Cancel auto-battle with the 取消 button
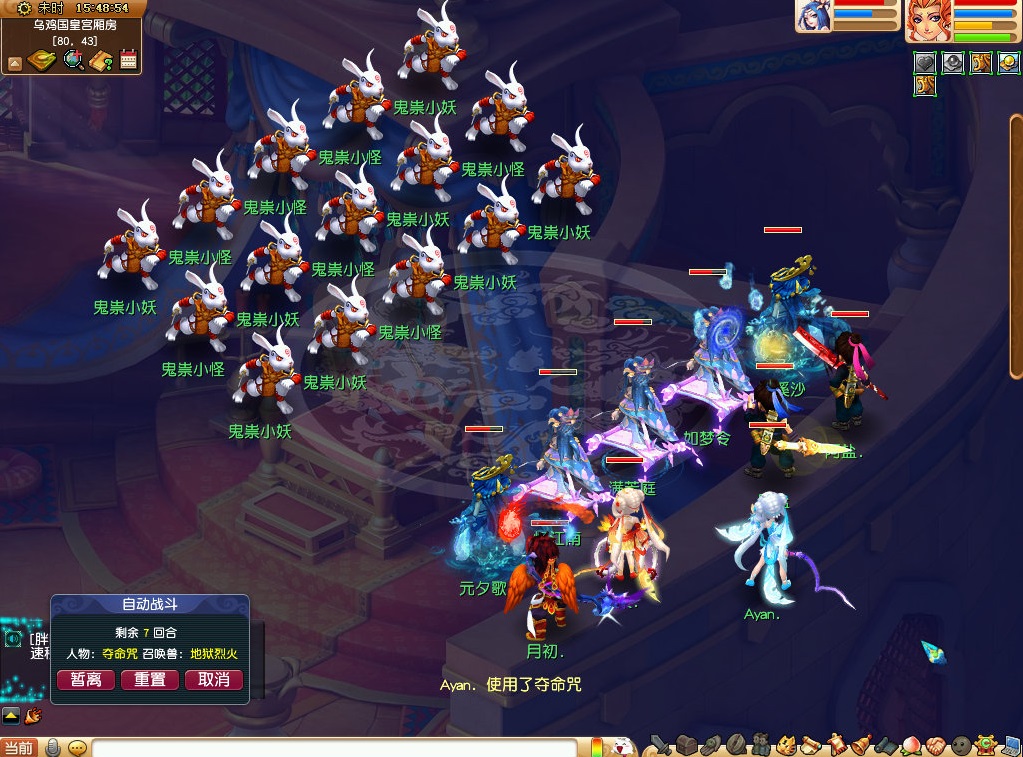Viewport: 1023px width, 757px height. pos(214,680)
